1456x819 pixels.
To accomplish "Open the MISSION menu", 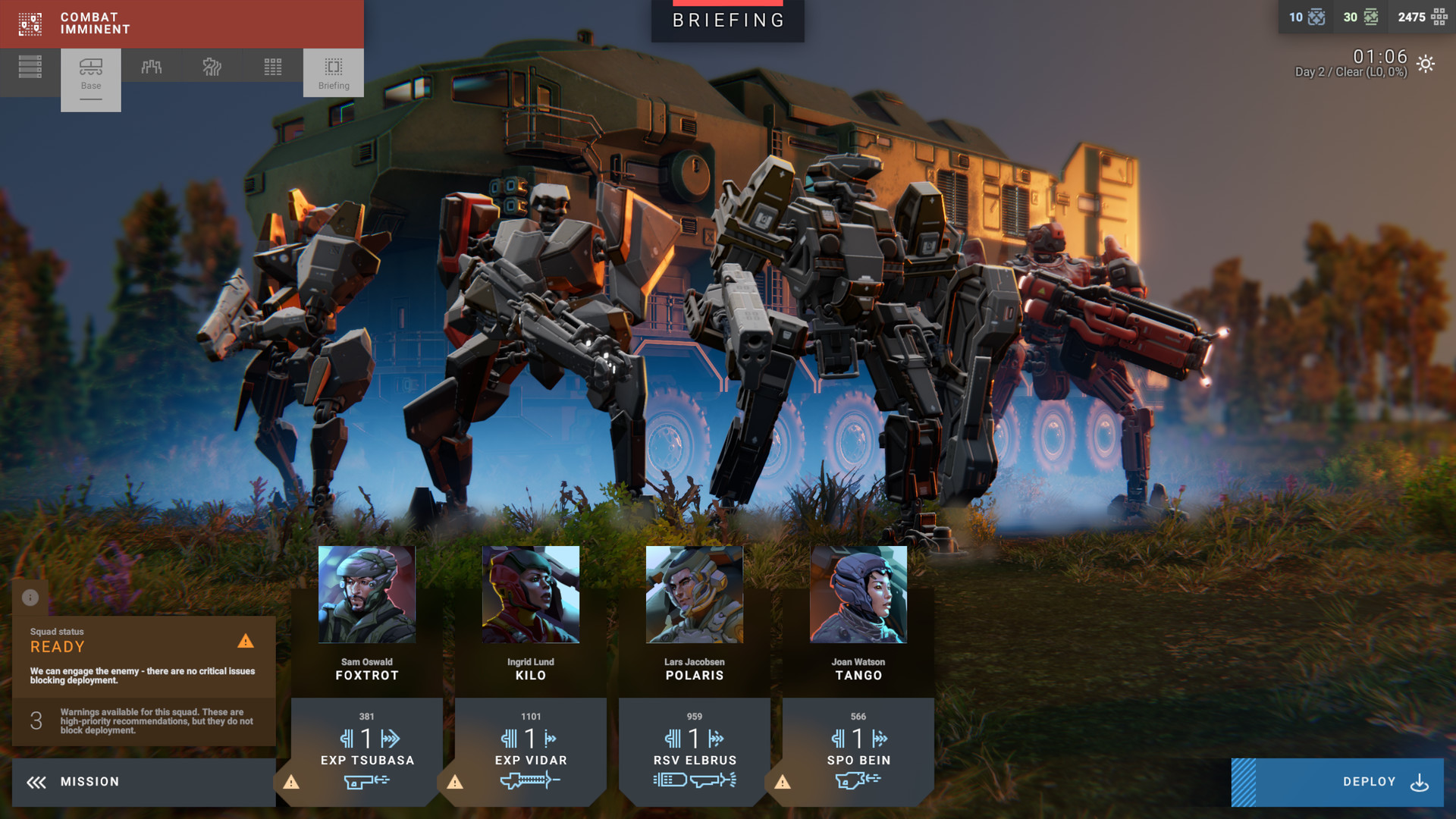I will pyautogui.click(x=91, y=781).
